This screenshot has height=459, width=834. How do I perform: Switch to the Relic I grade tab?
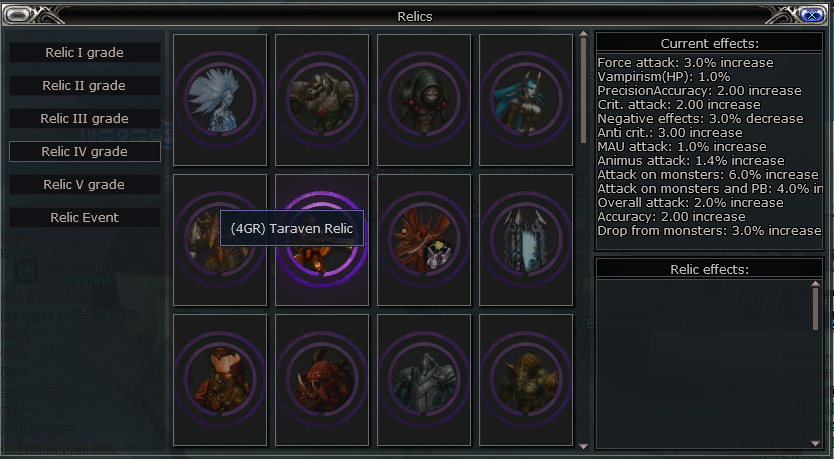84,52
